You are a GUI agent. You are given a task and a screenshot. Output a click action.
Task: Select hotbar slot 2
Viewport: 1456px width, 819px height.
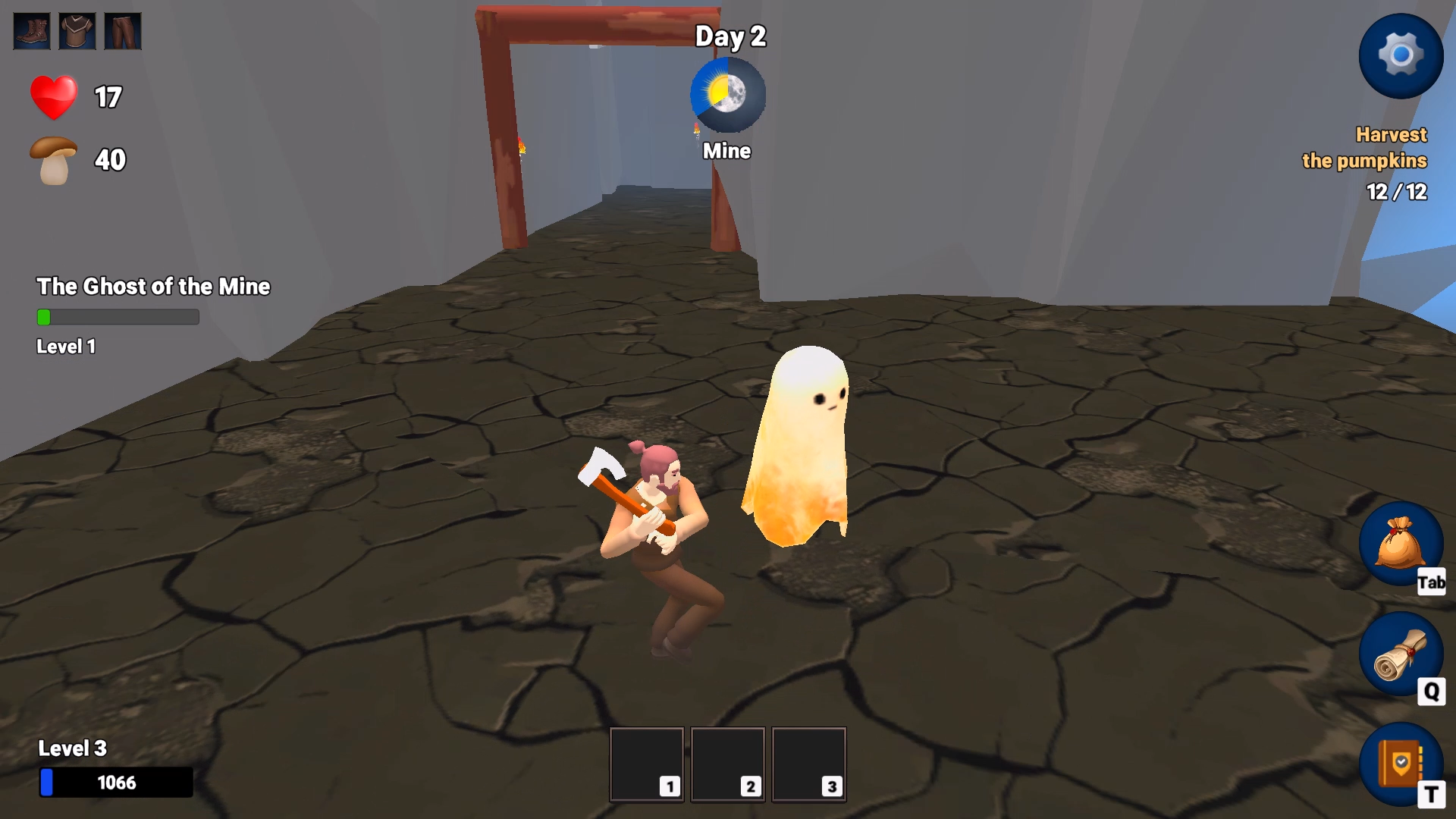pyautogui.click(x=727, y=763)
